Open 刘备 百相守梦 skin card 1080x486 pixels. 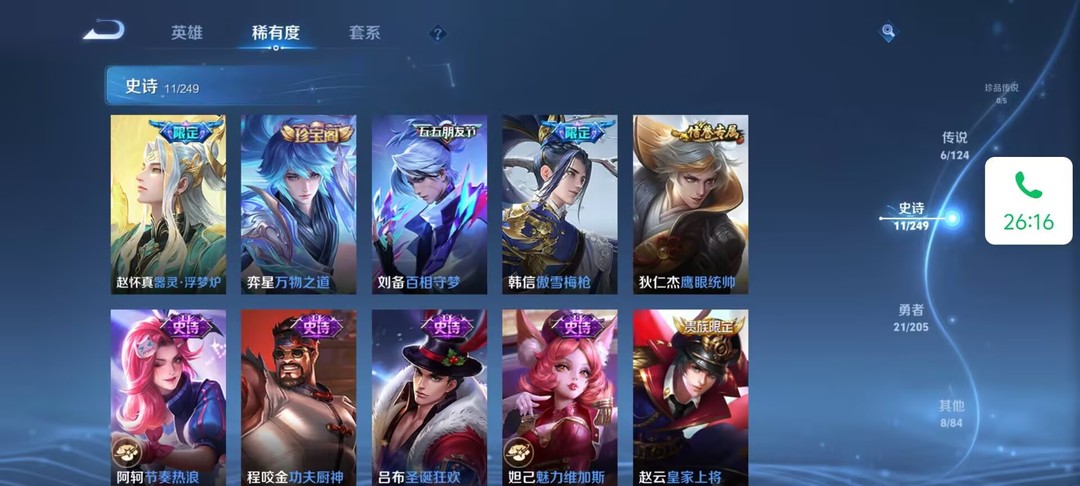(x=429, y=204)
